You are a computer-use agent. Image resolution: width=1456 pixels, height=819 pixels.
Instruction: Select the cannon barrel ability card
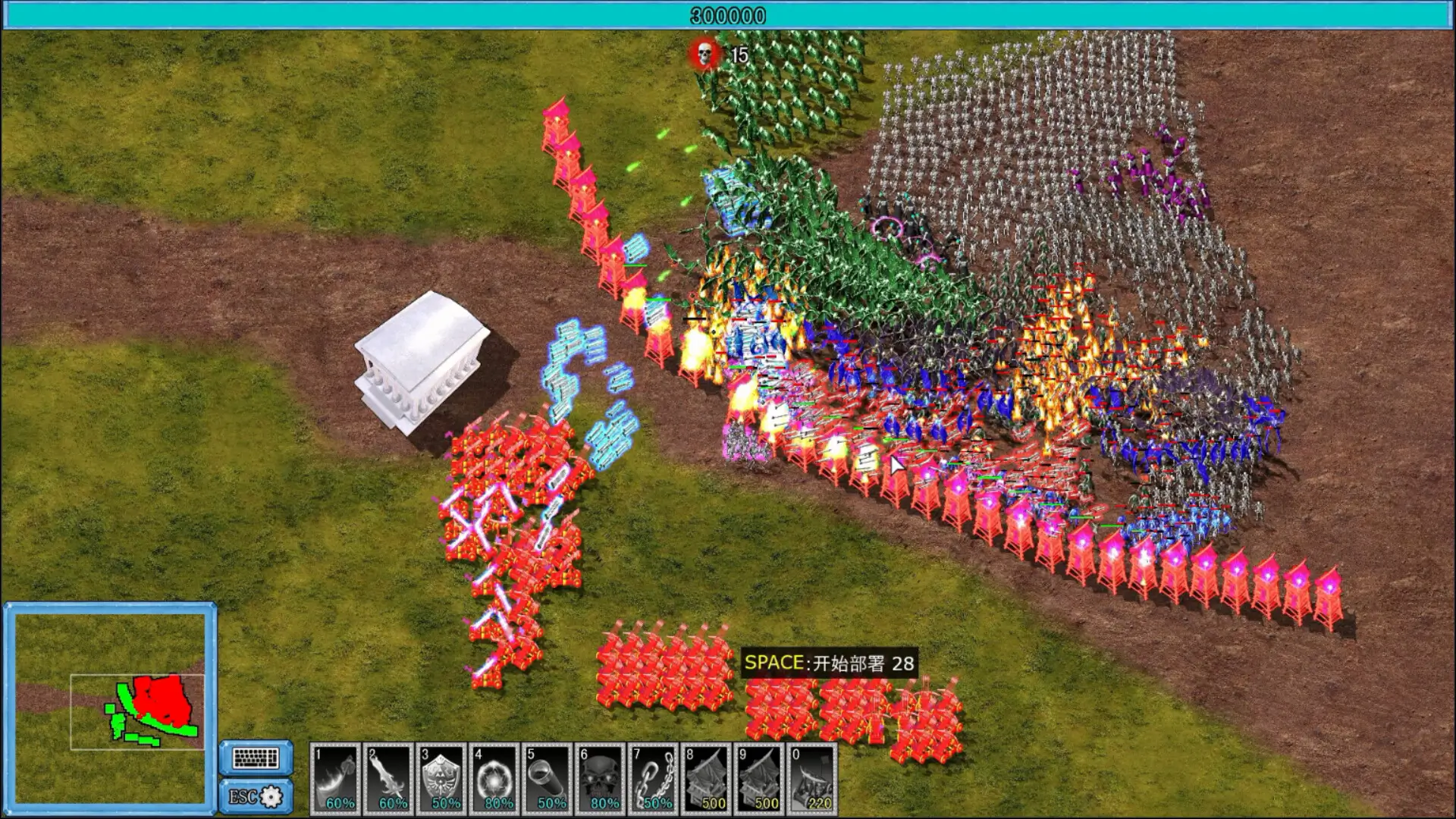pos(548,779)
